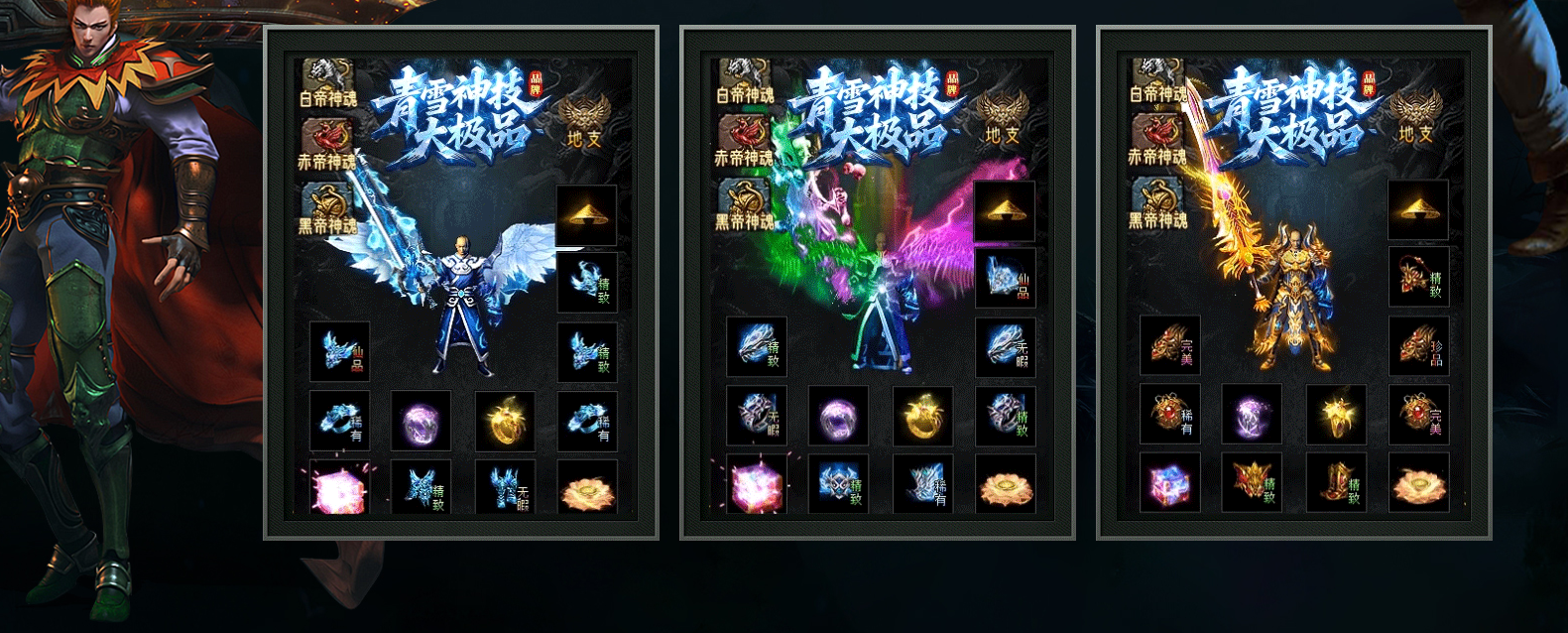Select the golden-armored warrior's 珍品 equipment slot
The height and width of the screenshot is (633, 1568).
pos(1418,346)
